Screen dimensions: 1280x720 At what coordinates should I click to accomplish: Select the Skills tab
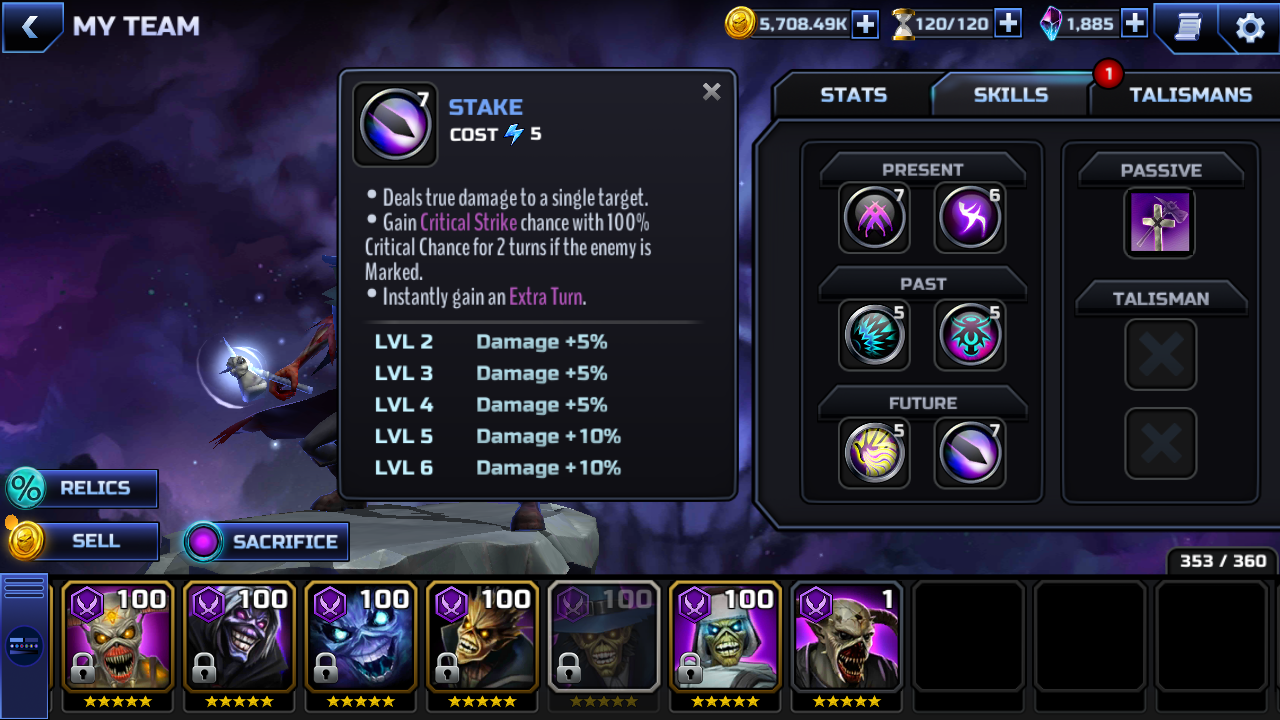point(1010,95)
